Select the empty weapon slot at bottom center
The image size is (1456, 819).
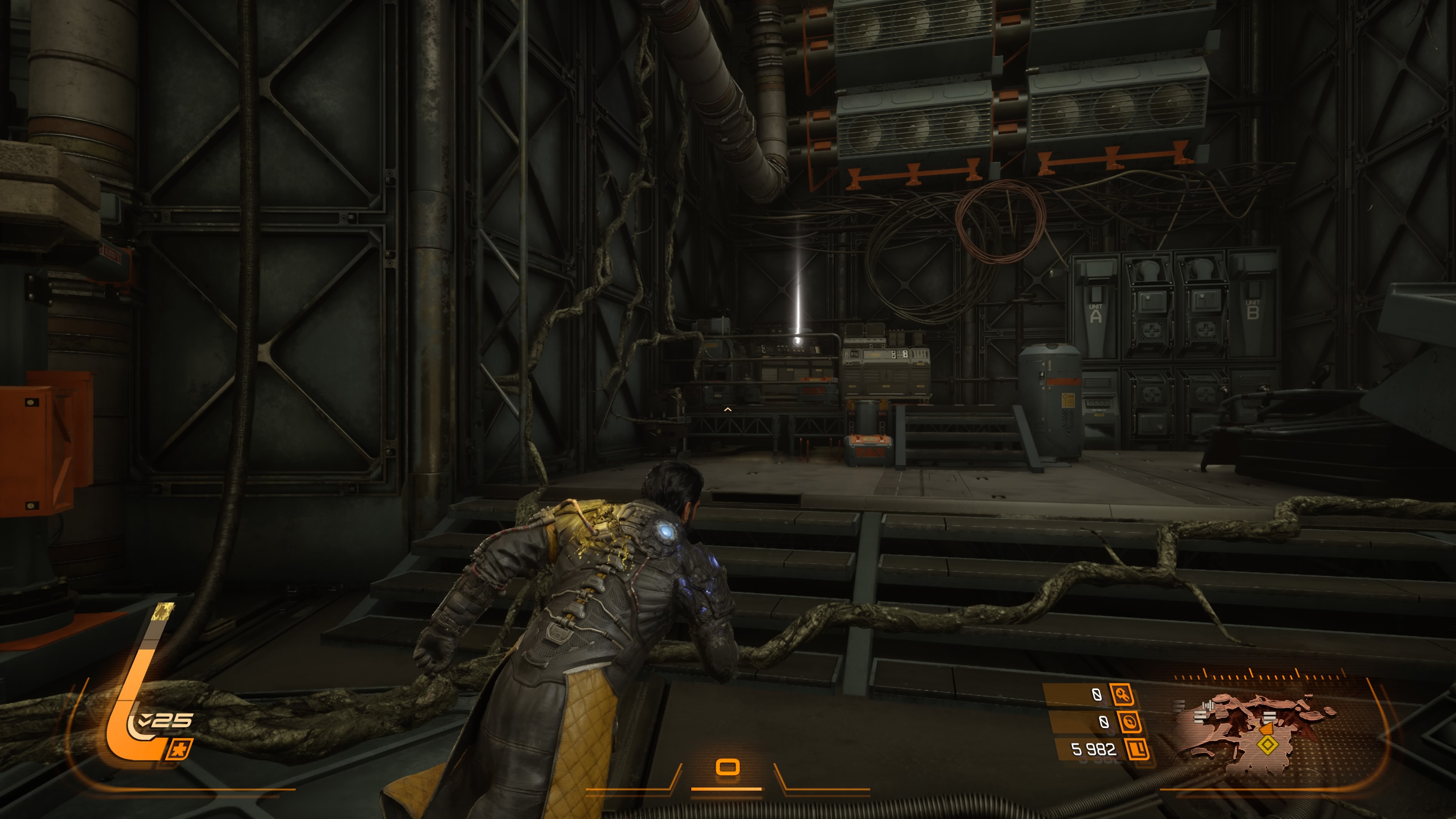(x=728, y=767)
